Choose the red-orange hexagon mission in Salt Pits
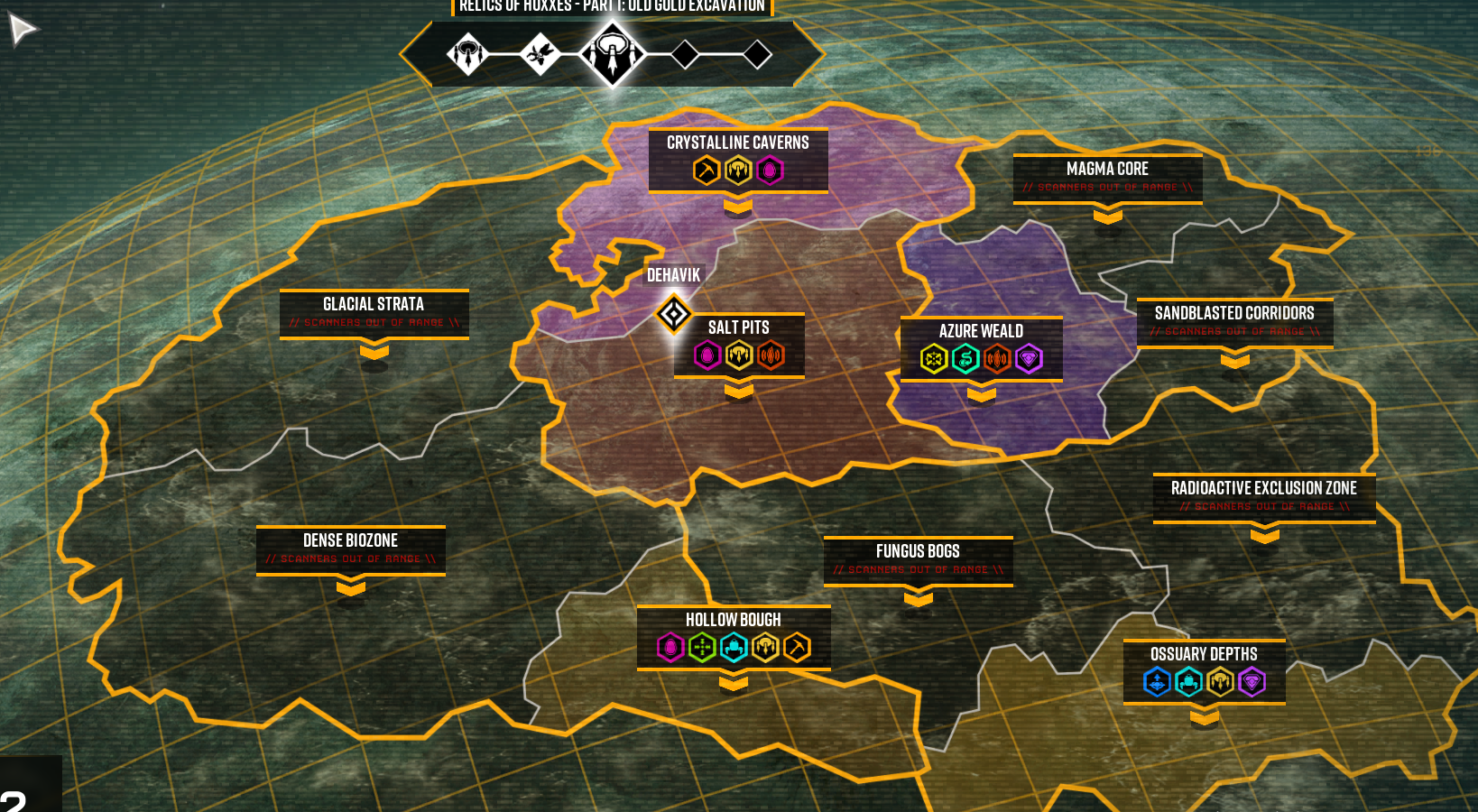1478x812 pixels. tap(771, 355)
